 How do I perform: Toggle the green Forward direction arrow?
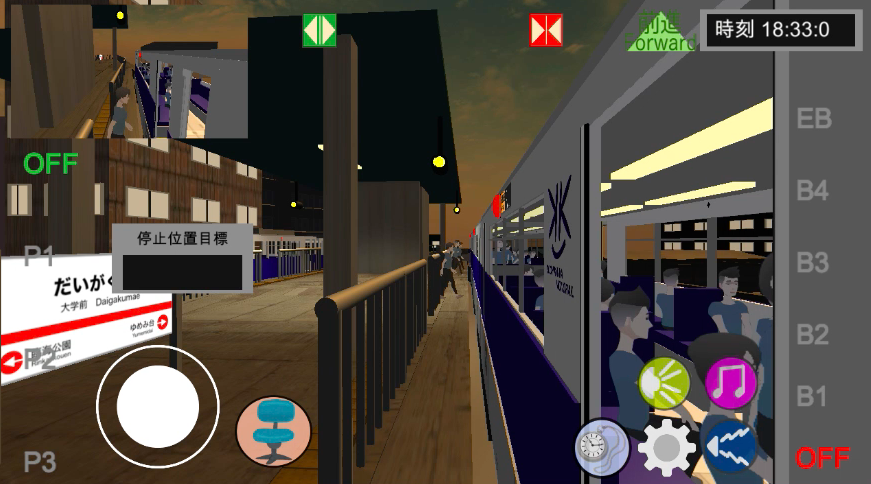(661, 33)
